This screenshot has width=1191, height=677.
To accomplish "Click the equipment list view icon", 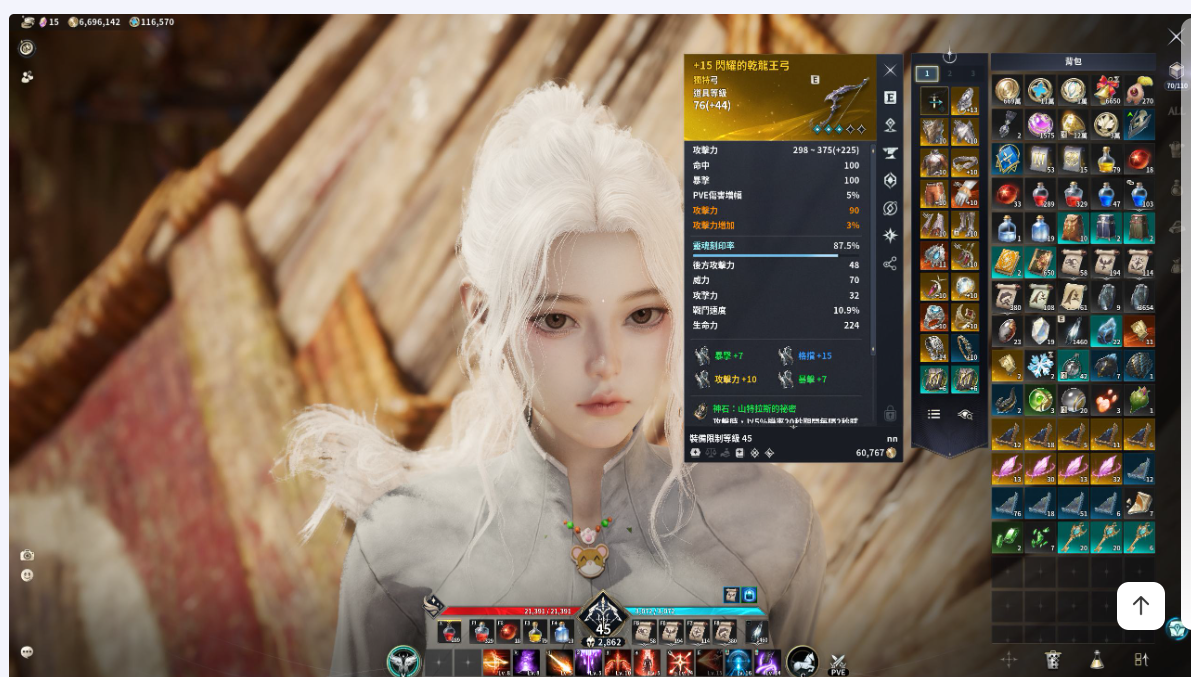I will pos(933,414).
